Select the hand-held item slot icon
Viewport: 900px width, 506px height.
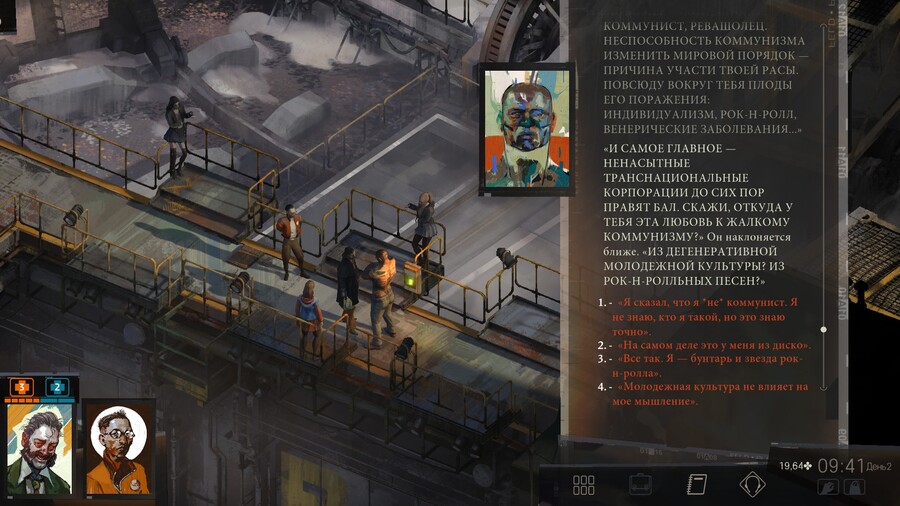tap(828, 487)
